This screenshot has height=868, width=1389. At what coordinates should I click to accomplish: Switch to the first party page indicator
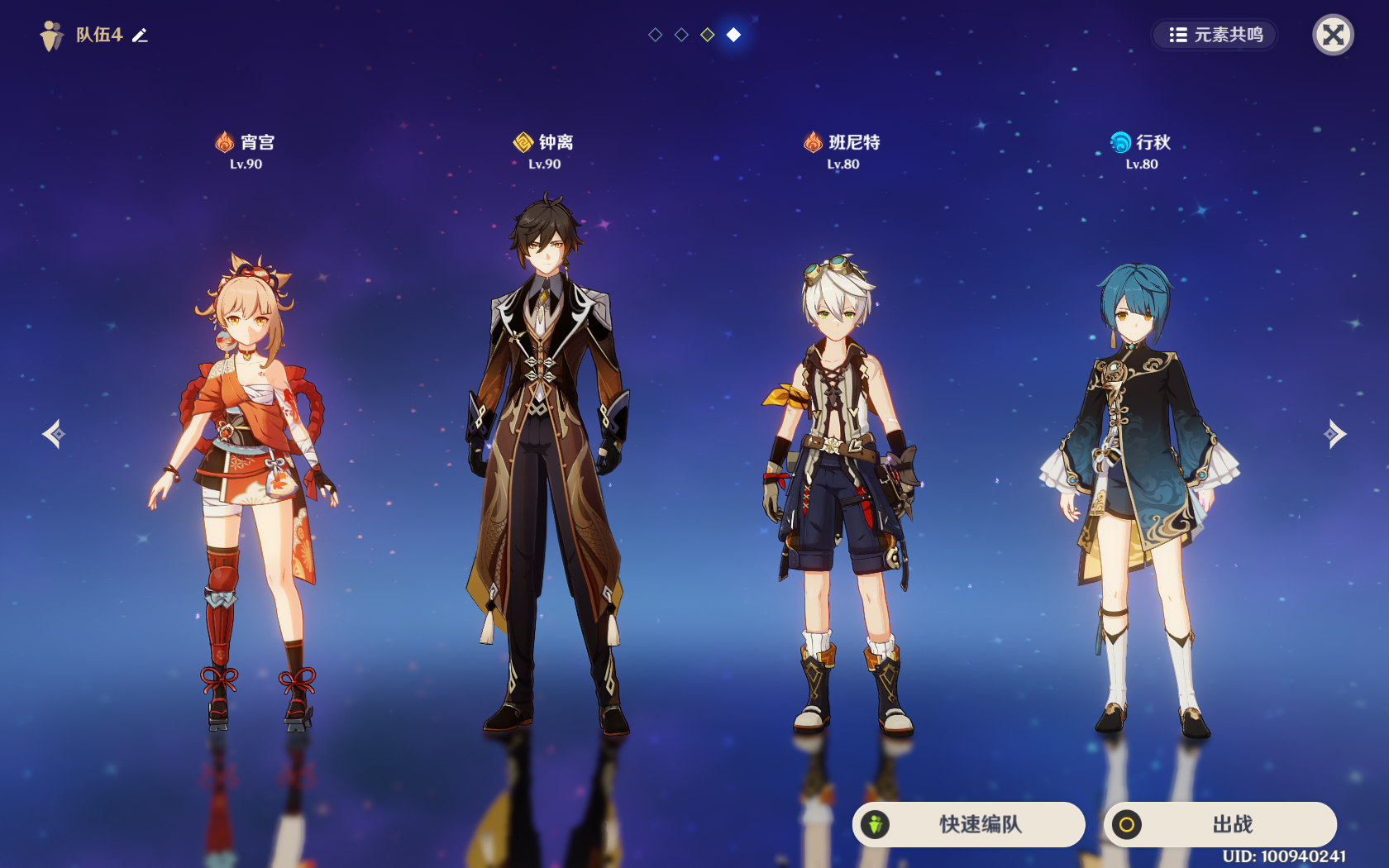tap(655, 35)
